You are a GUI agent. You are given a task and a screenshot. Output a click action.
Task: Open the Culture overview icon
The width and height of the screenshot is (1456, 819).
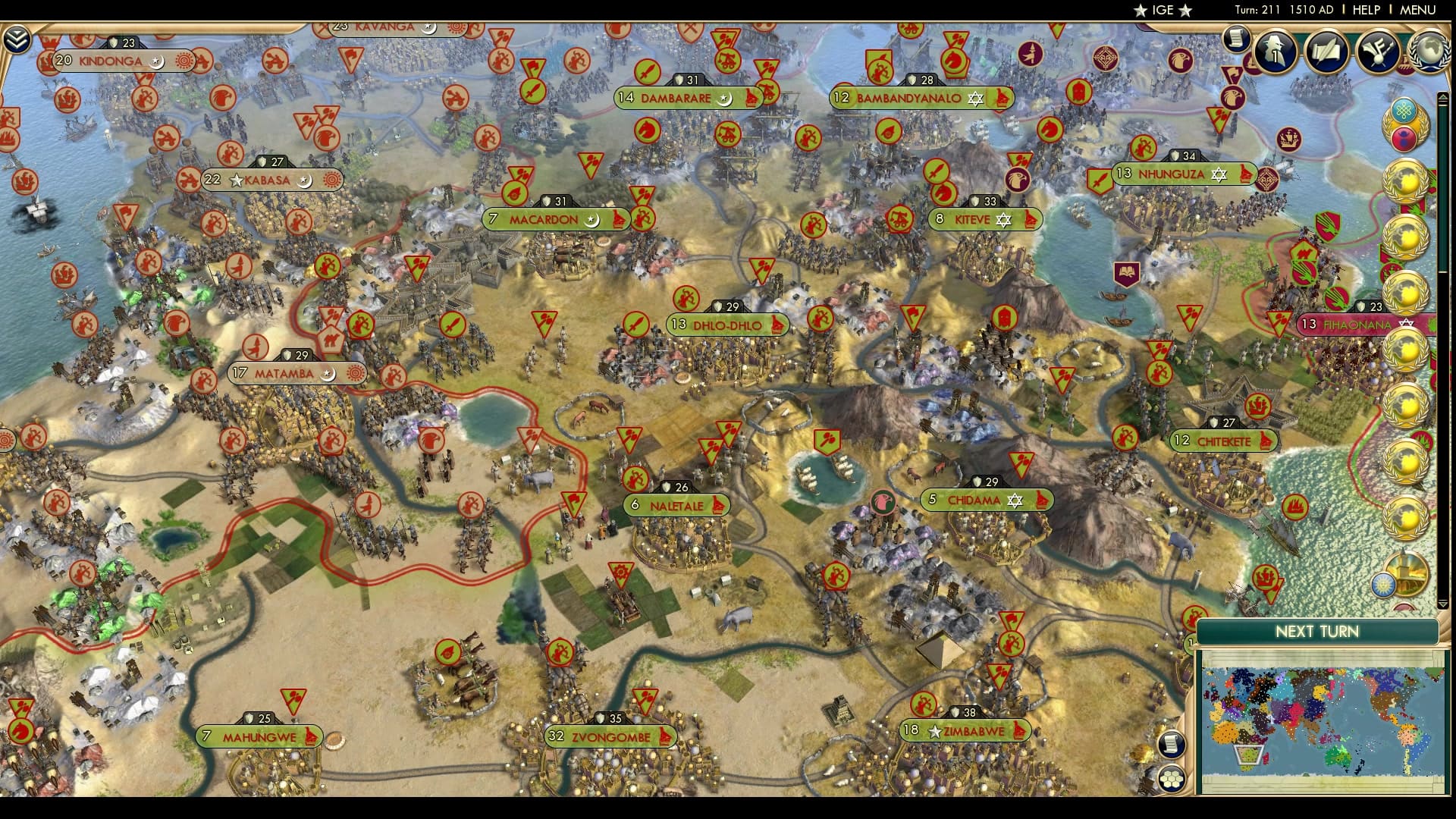tap(1377, 50)
